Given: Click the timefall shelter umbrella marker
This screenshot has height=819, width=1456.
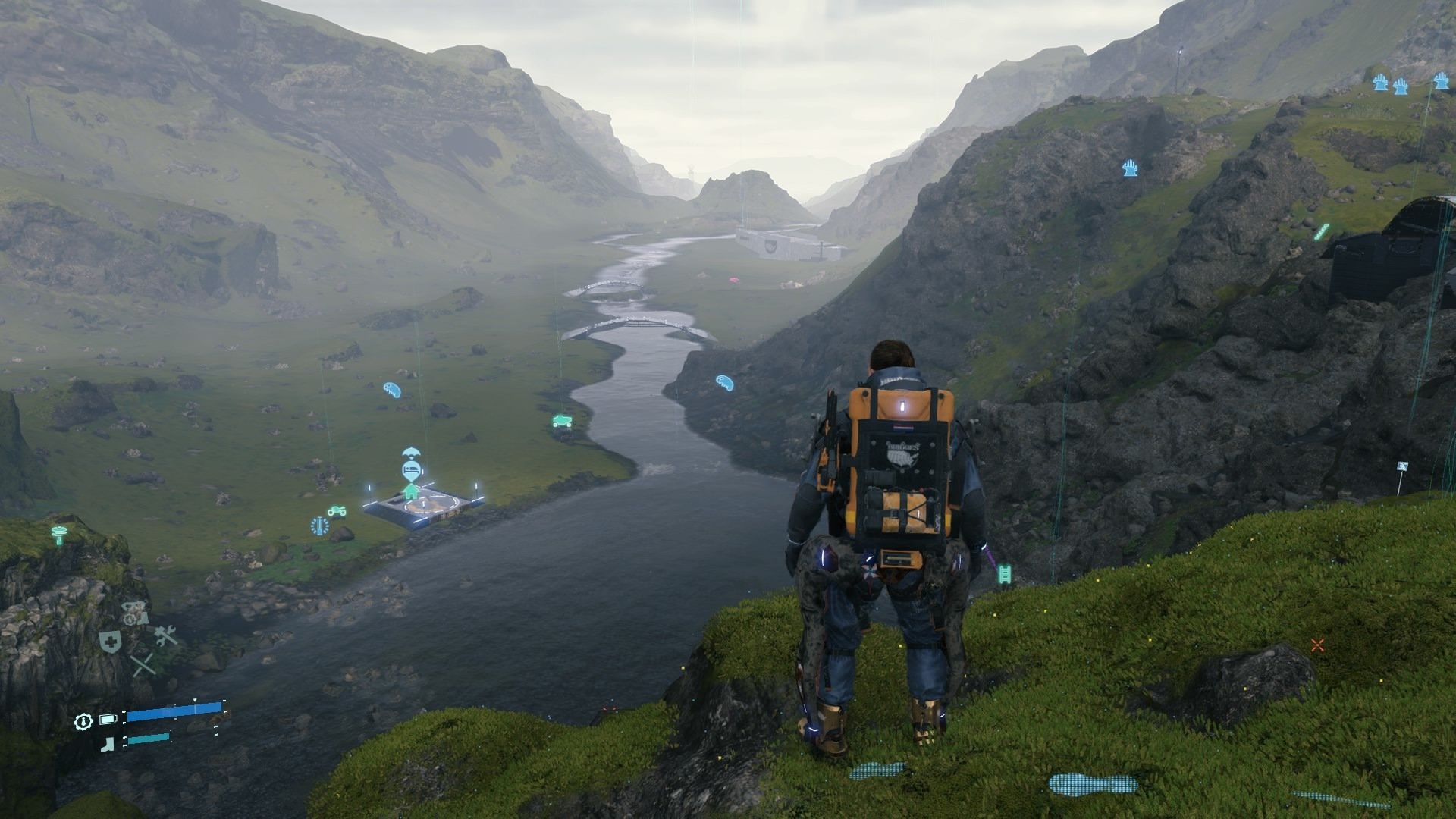Looking at the screenshot, I should pyautogui.click(x=411, y=453).
